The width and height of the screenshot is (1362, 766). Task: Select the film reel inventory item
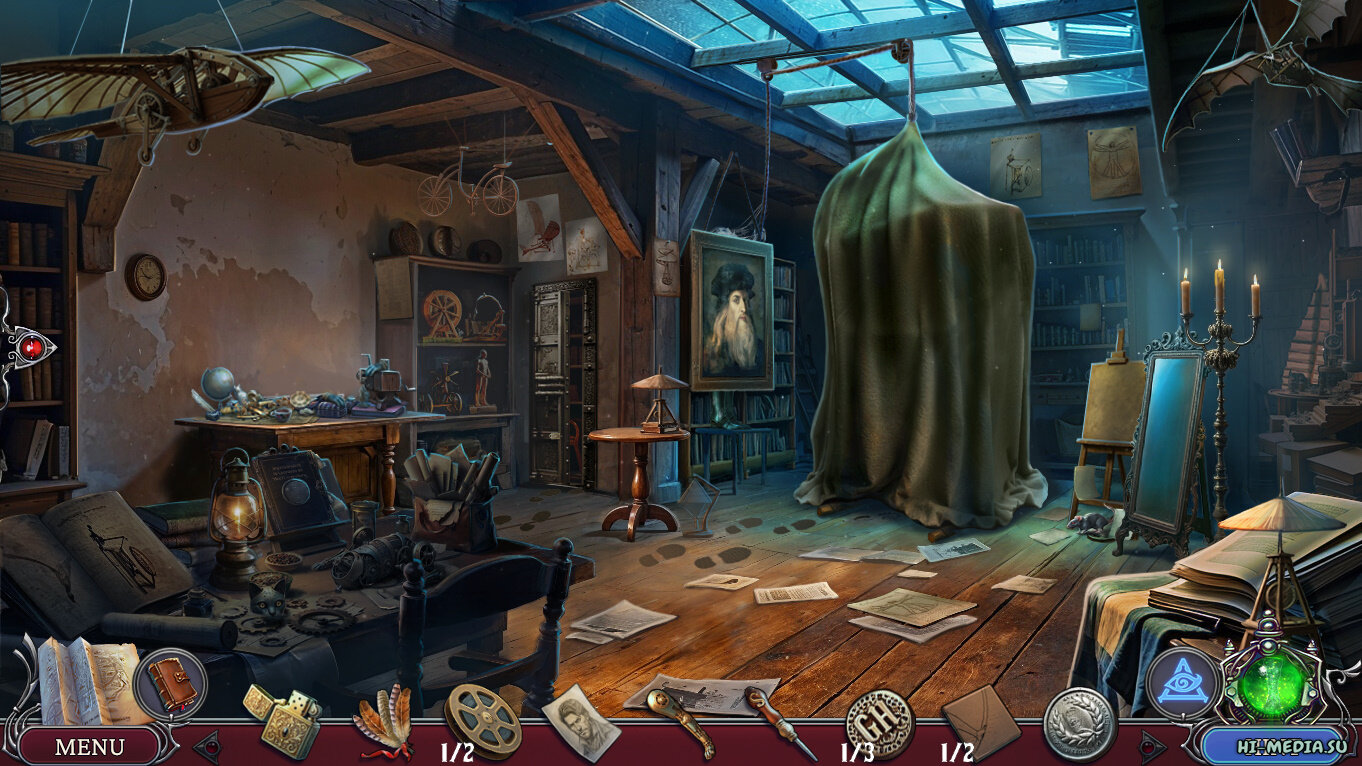click(x=483, y=719)
